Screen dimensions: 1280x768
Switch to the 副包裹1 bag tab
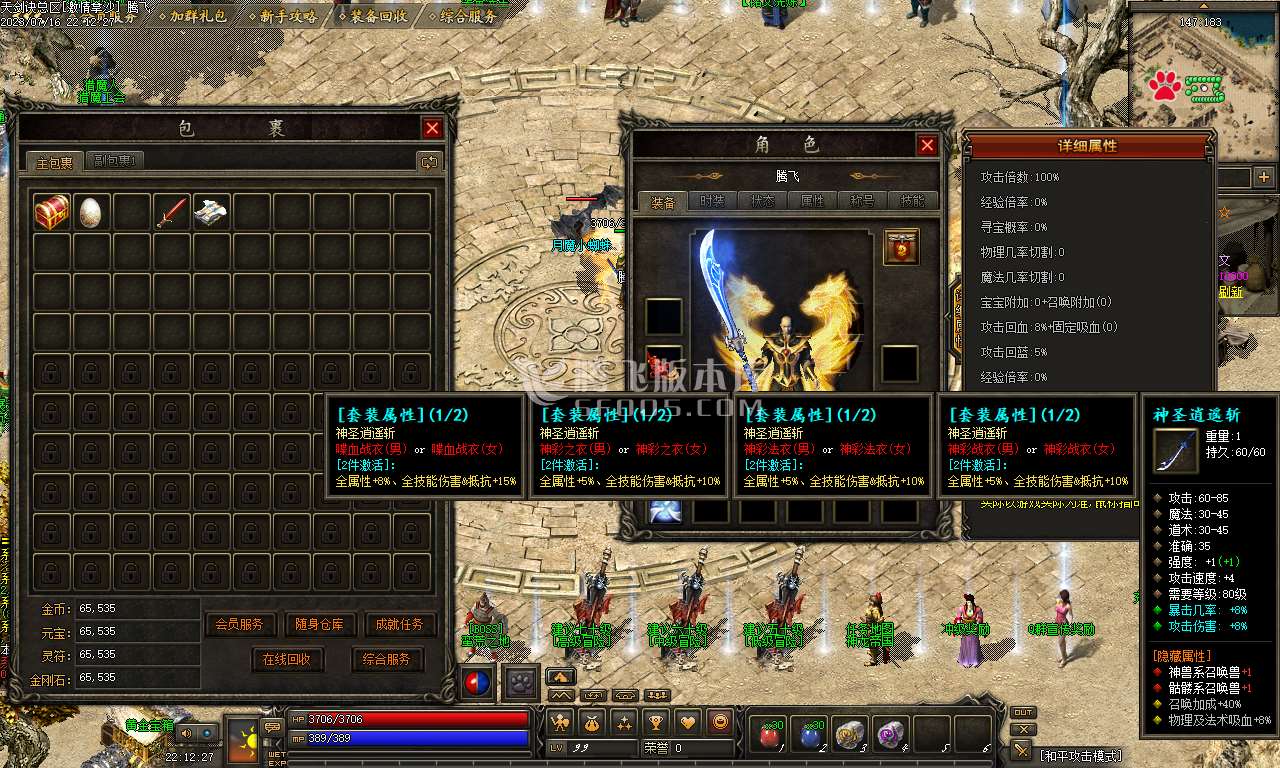click(x=116, y=161)
